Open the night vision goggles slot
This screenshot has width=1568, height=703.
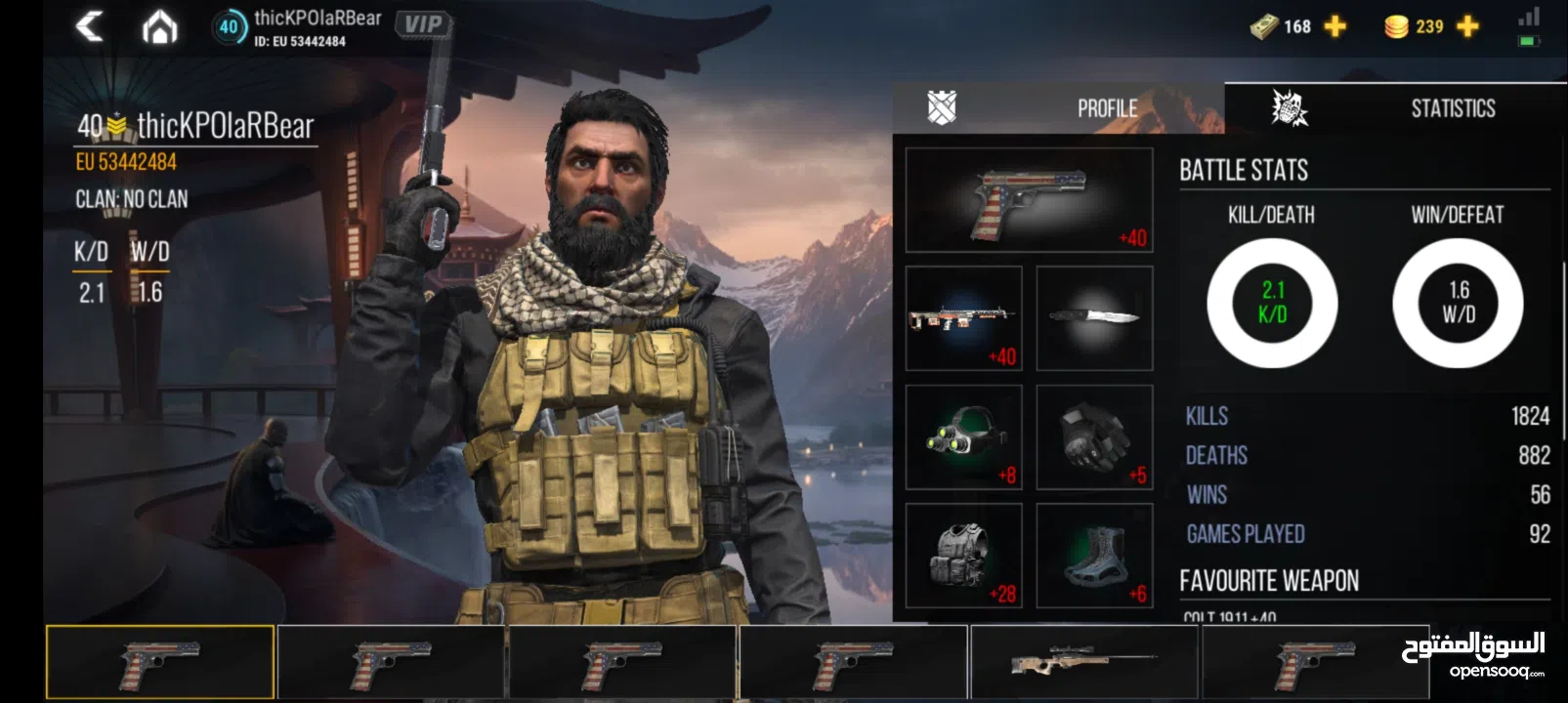coord(963,436)
